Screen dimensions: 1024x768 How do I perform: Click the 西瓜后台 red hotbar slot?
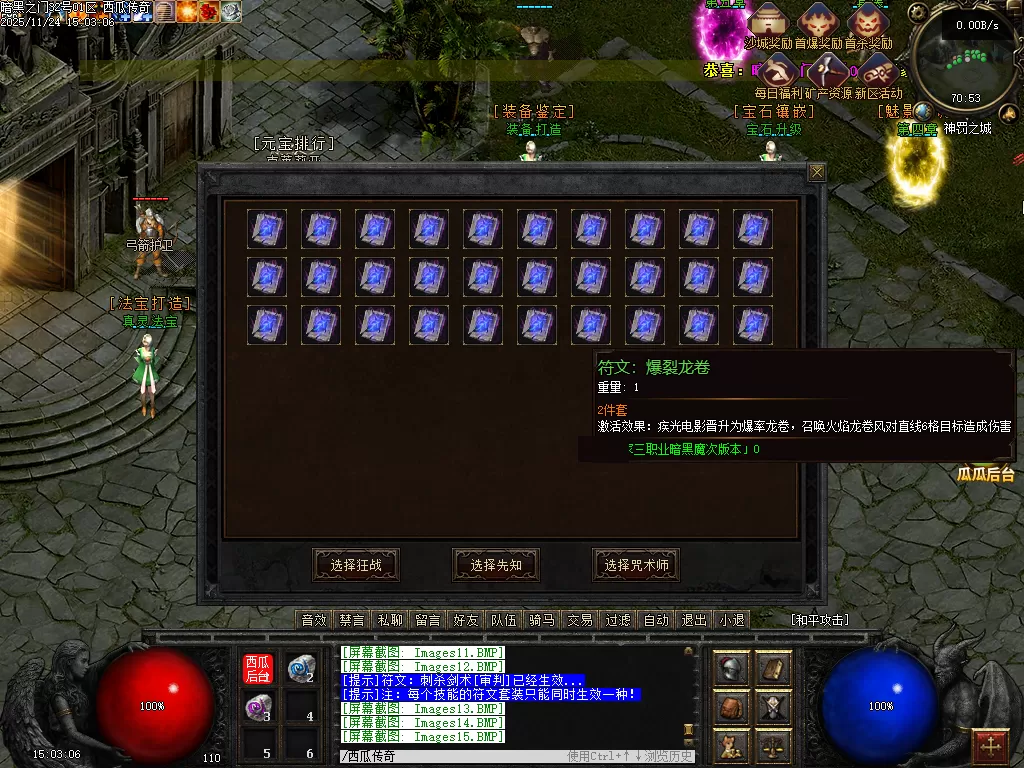[258, 668]
